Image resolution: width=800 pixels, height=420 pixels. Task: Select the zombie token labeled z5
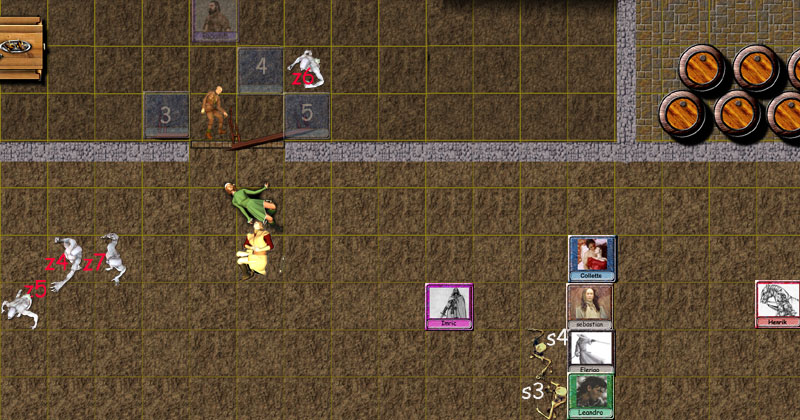(20, 306)
